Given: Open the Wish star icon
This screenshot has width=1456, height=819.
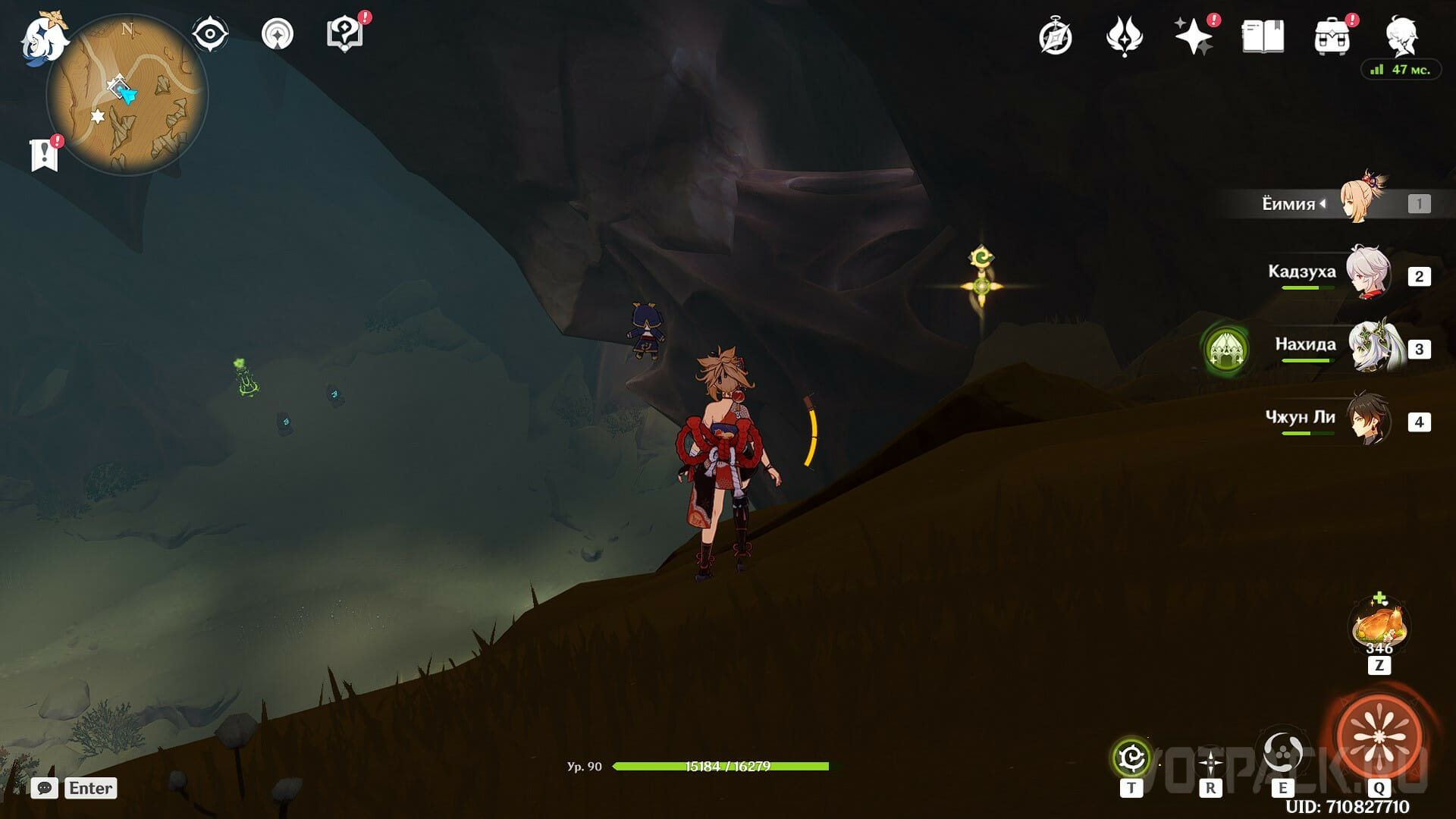Looking at the screenshot, I should coord(1193,37).
